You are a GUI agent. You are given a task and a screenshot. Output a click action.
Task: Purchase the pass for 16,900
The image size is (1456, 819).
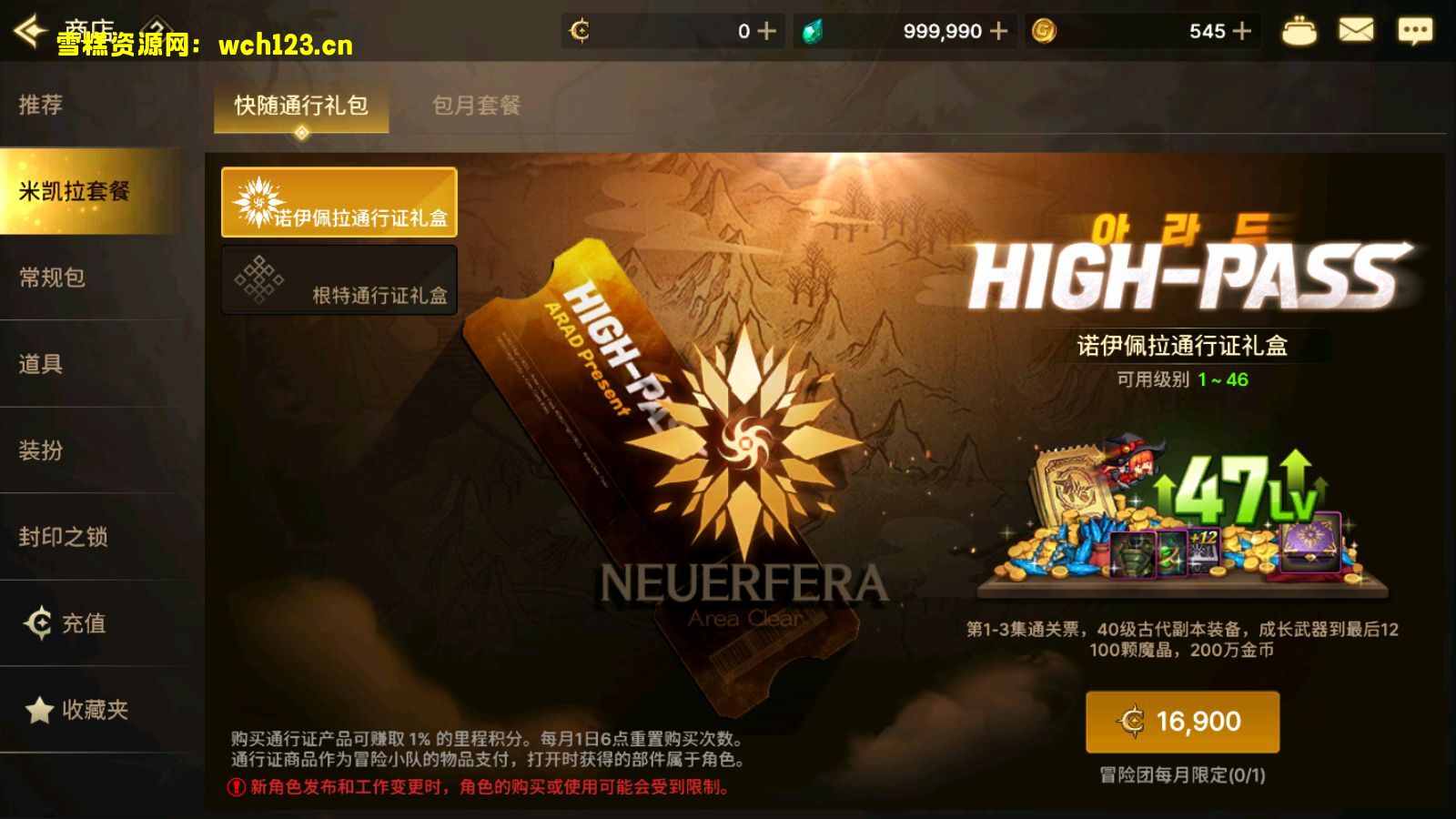1183,721
